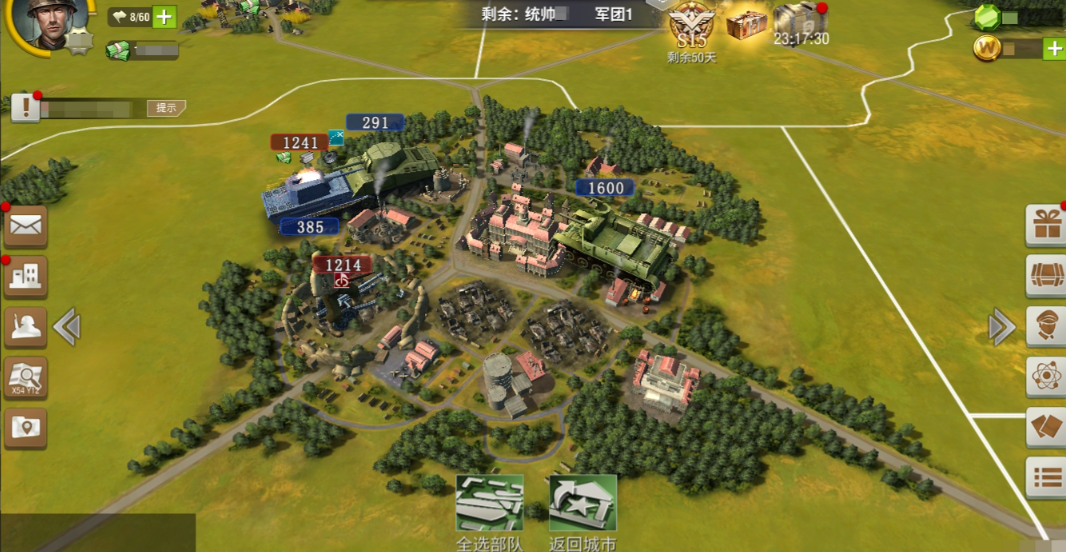Add more march orders with green plus
The image size is (1066, 552).
pyautogui.click(x=164, y=17)
